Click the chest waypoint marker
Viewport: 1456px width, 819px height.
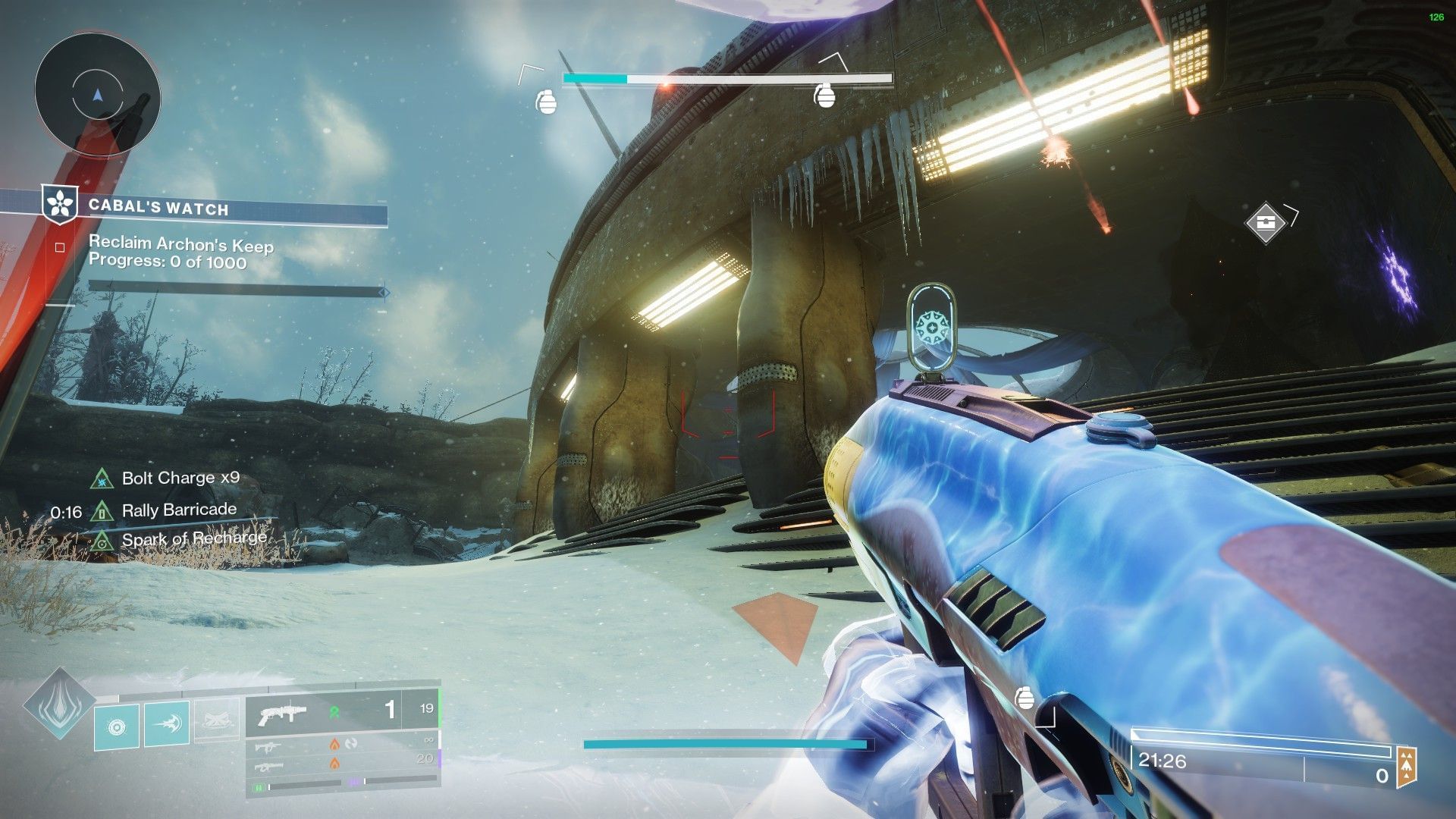[1265, 223]
